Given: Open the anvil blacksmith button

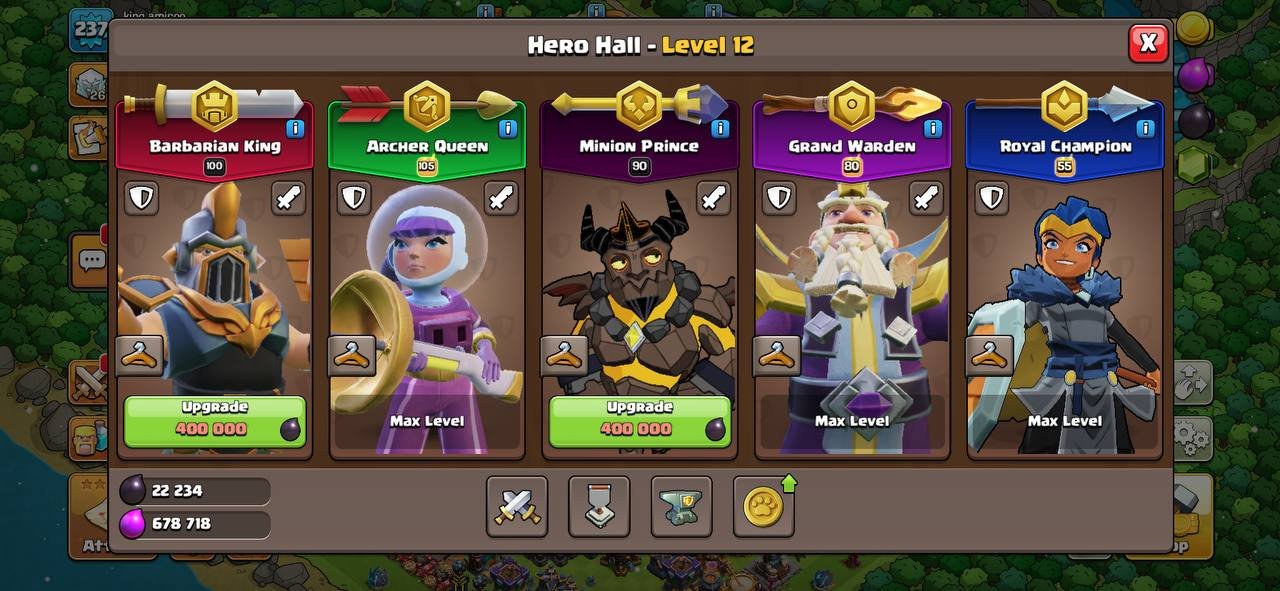Looking at the screenshot, I should point(681,506).
